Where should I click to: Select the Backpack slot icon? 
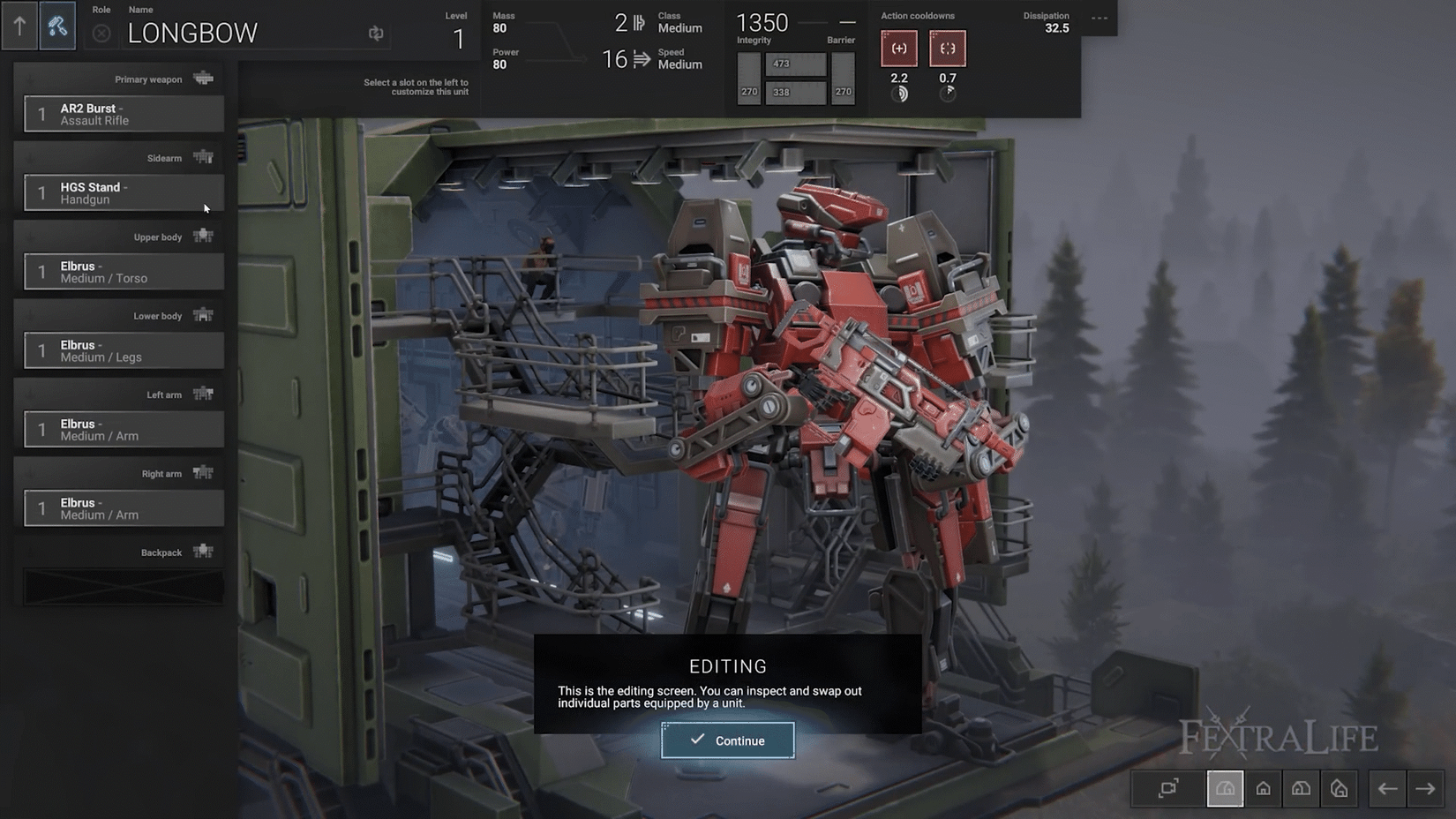(x=204, y=551)
